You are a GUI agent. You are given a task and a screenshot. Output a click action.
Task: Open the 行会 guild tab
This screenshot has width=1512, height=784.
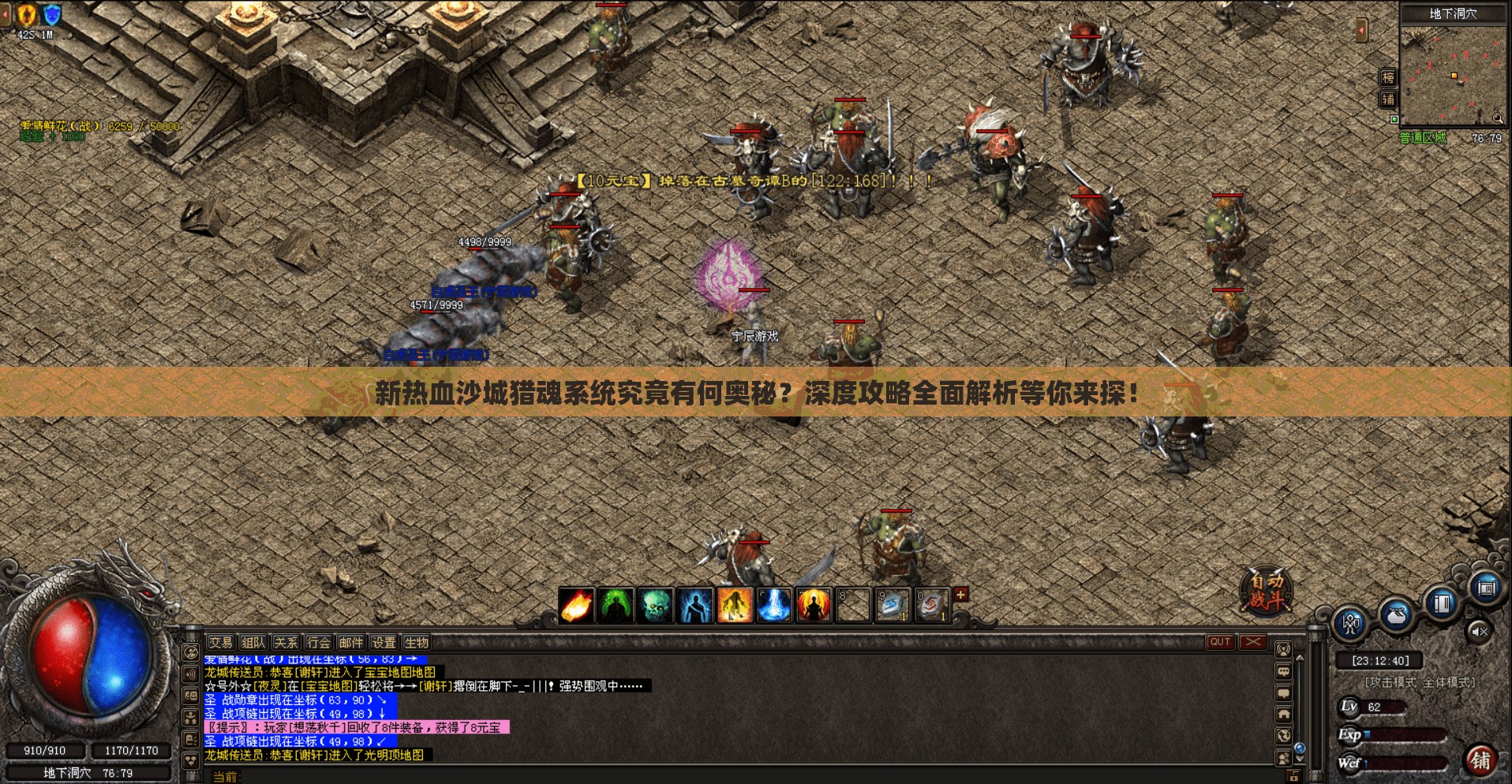[318, 642]
